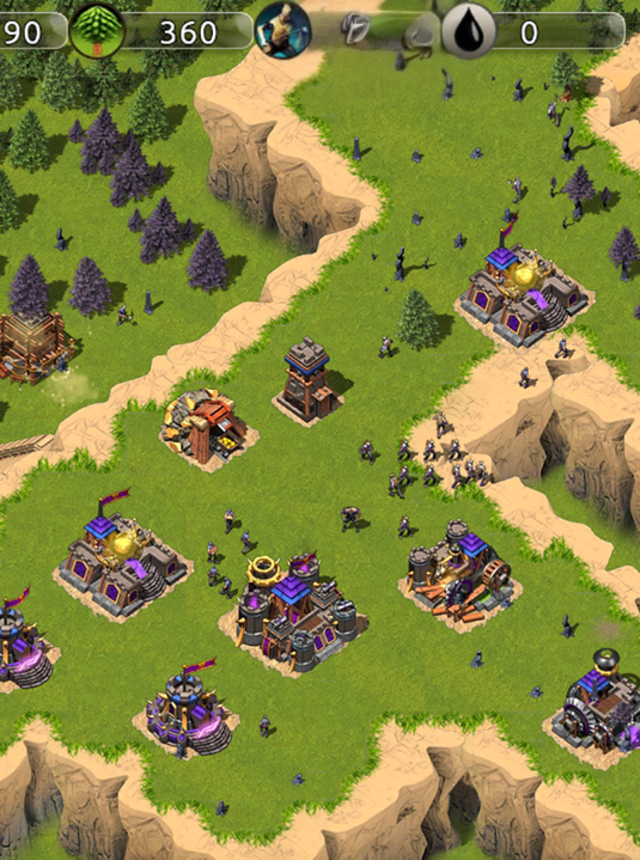The height and width of the screenshot is (860, 640).
Task: Tap the black oil drop icon
Action: coord(469,31)
